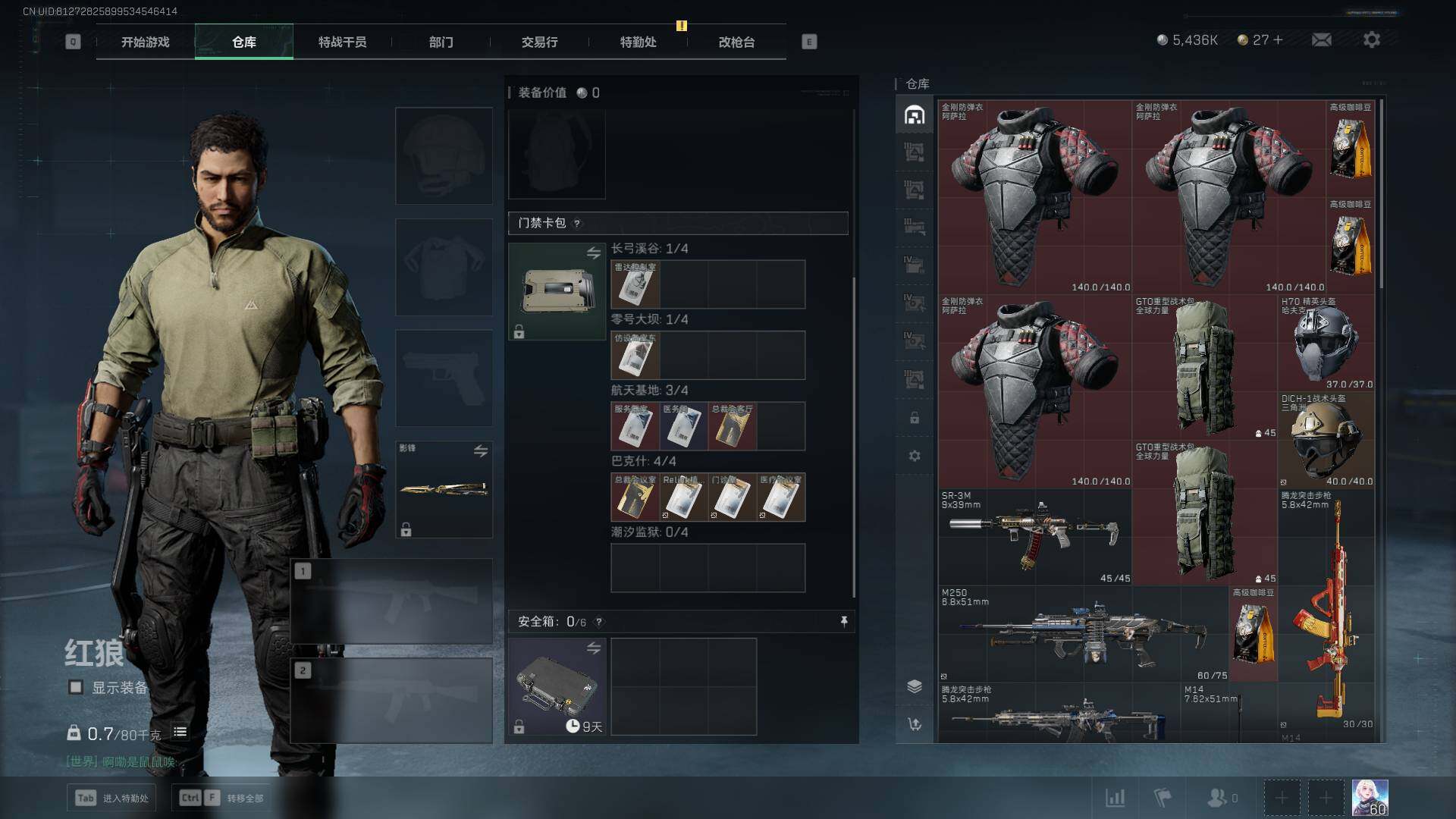Select the 特勤处 tab

638,42
